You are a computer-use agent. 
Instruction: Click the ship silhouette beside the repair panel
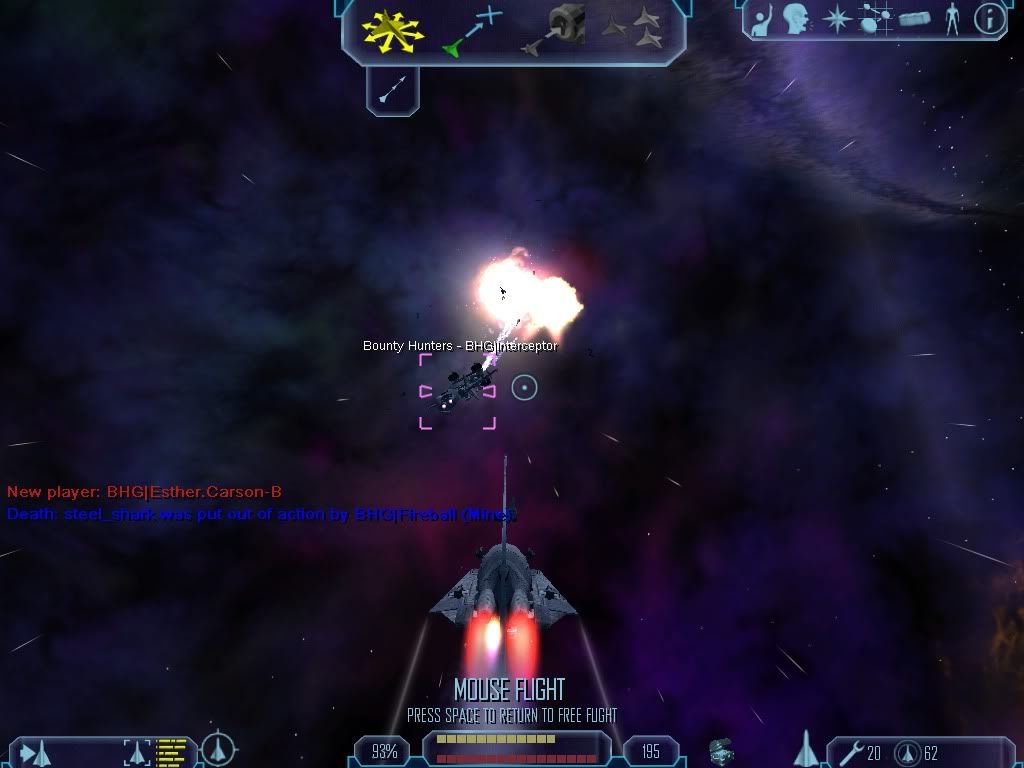tap(806, 749)
